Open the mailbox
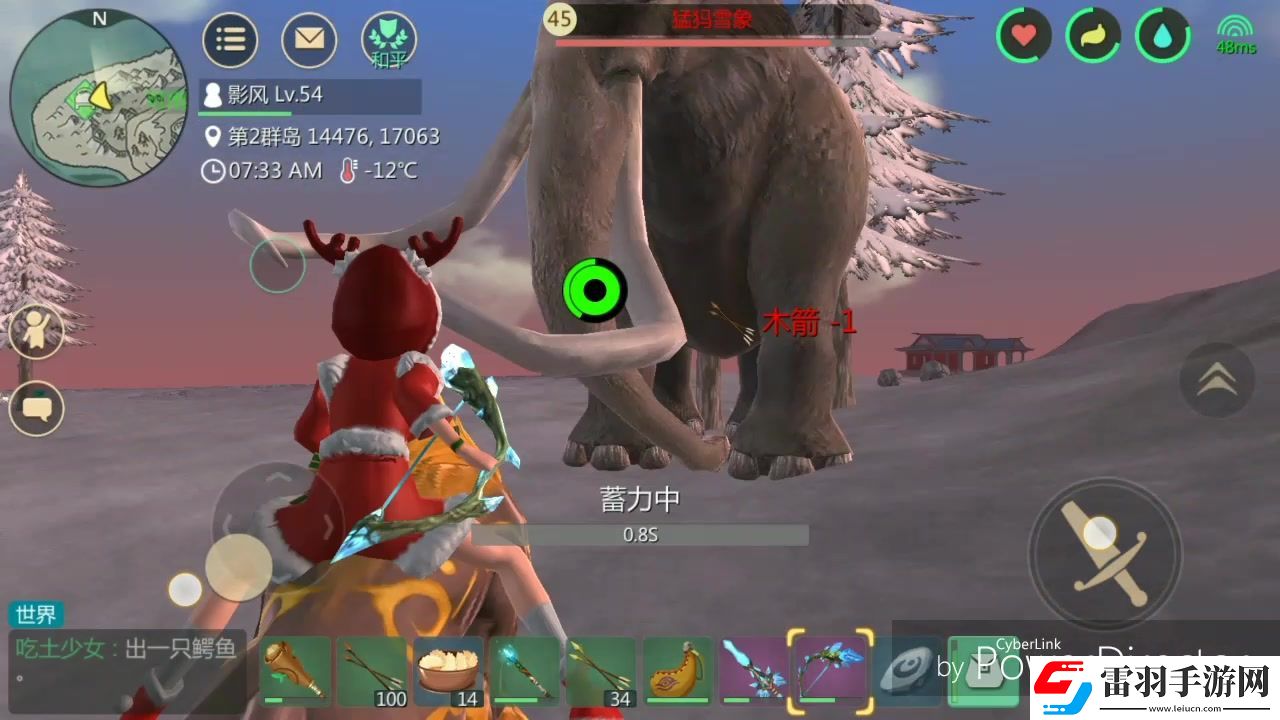Viewport: 1280px width, 720px height. 310,40
